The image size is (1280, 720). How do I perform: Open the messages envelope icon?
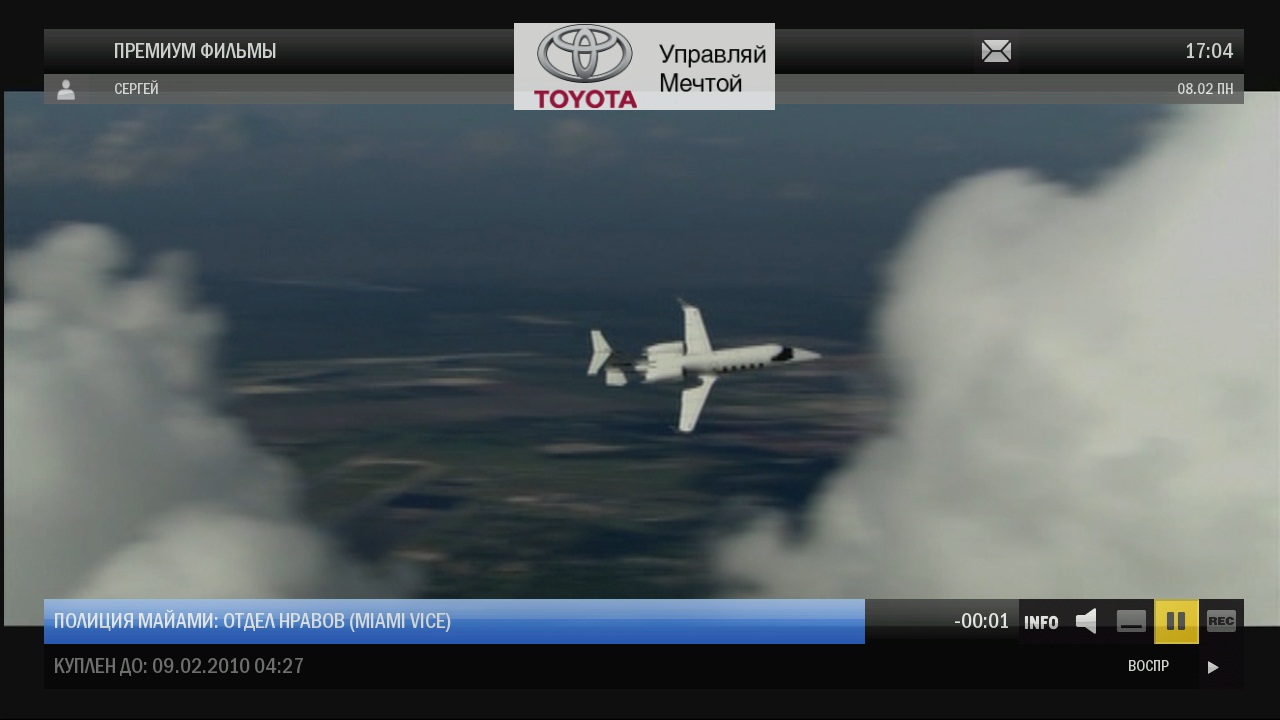996,50
